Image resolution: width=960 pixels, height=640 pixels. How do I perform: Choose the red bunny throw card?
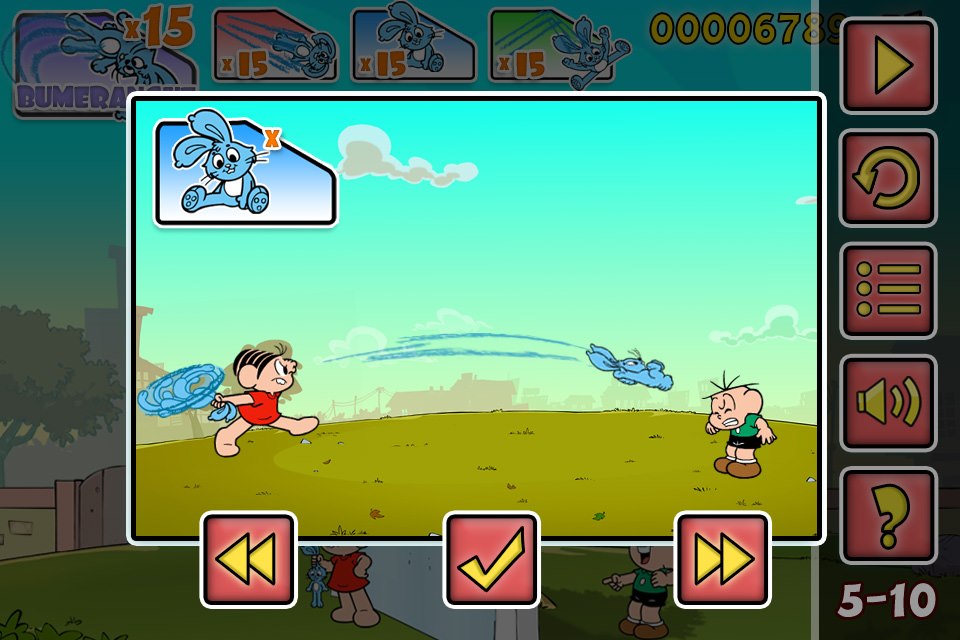pyautogui.click(x=275, y=46)
